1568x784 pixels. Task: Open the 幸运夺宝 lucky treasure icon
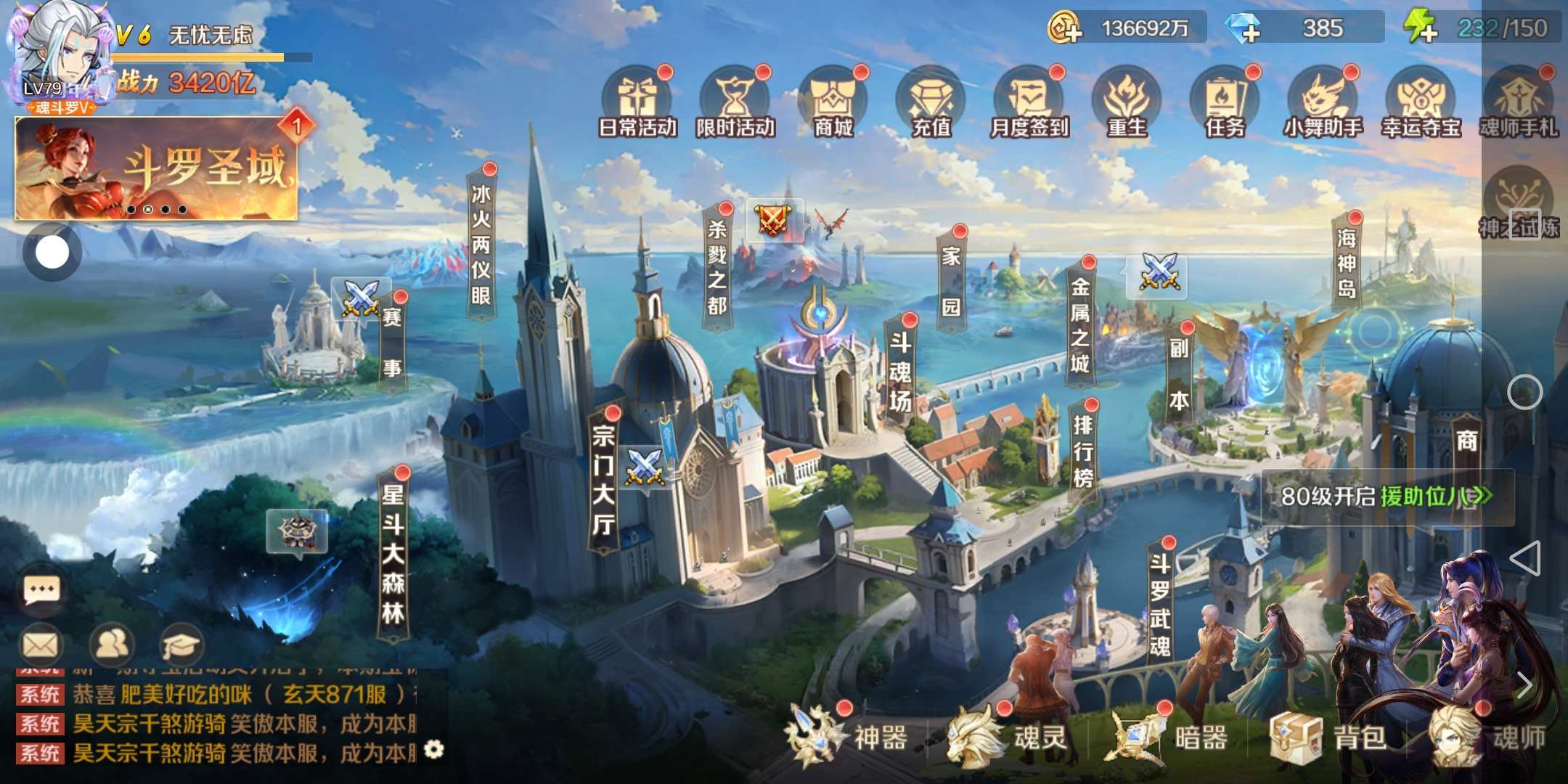[x=1421, y=103]
